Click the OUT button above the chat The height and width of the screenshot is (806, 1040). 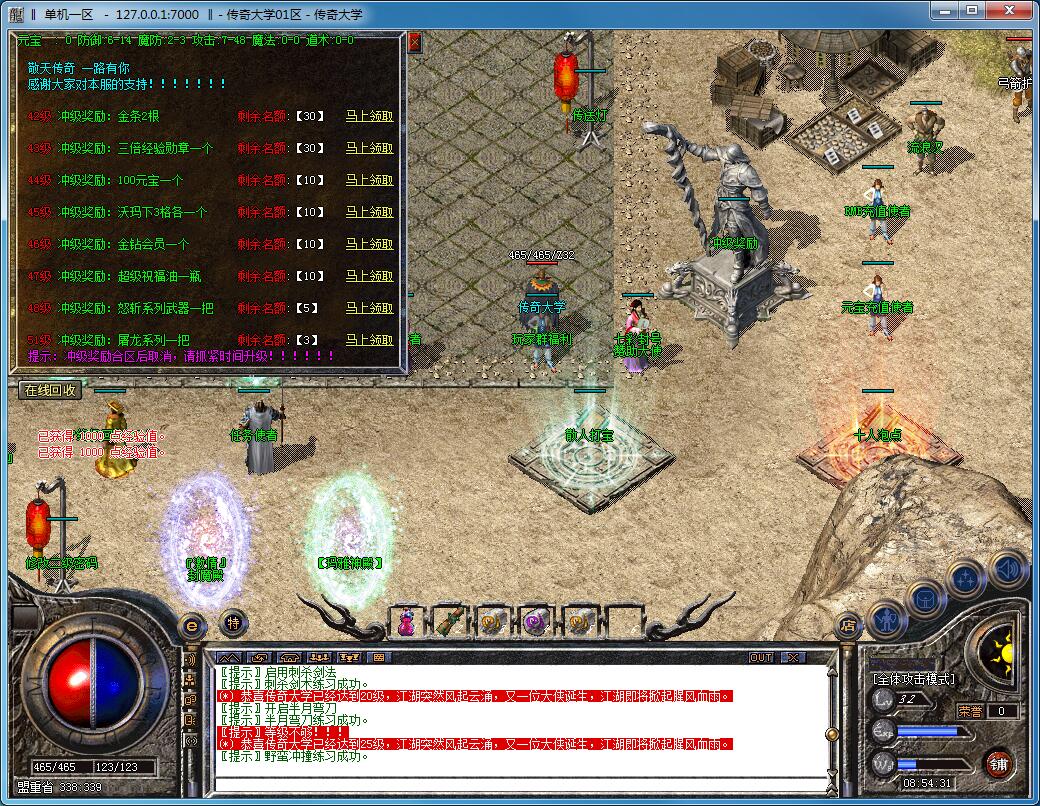761,657
